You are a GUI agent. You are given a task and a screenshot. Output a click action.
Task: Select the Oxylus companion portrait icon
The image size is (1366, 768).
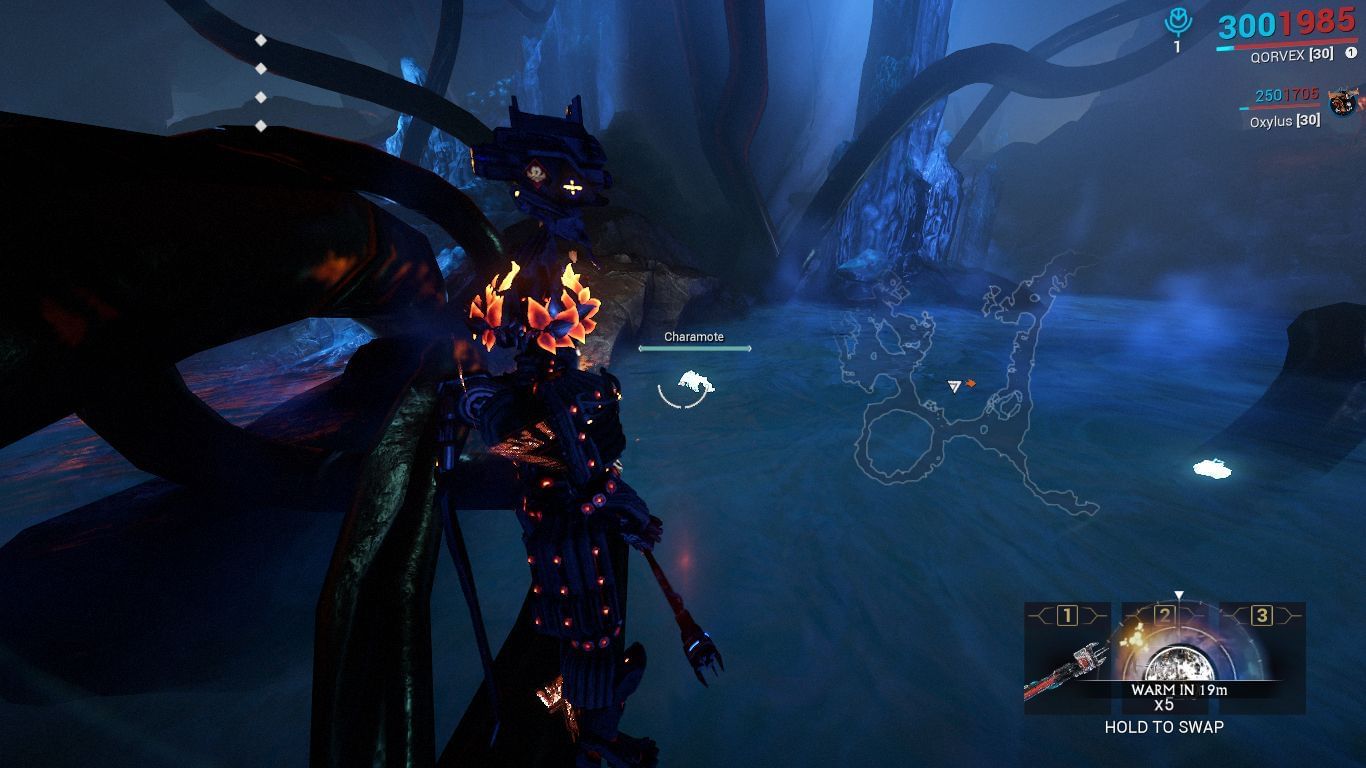[1340, 104]
